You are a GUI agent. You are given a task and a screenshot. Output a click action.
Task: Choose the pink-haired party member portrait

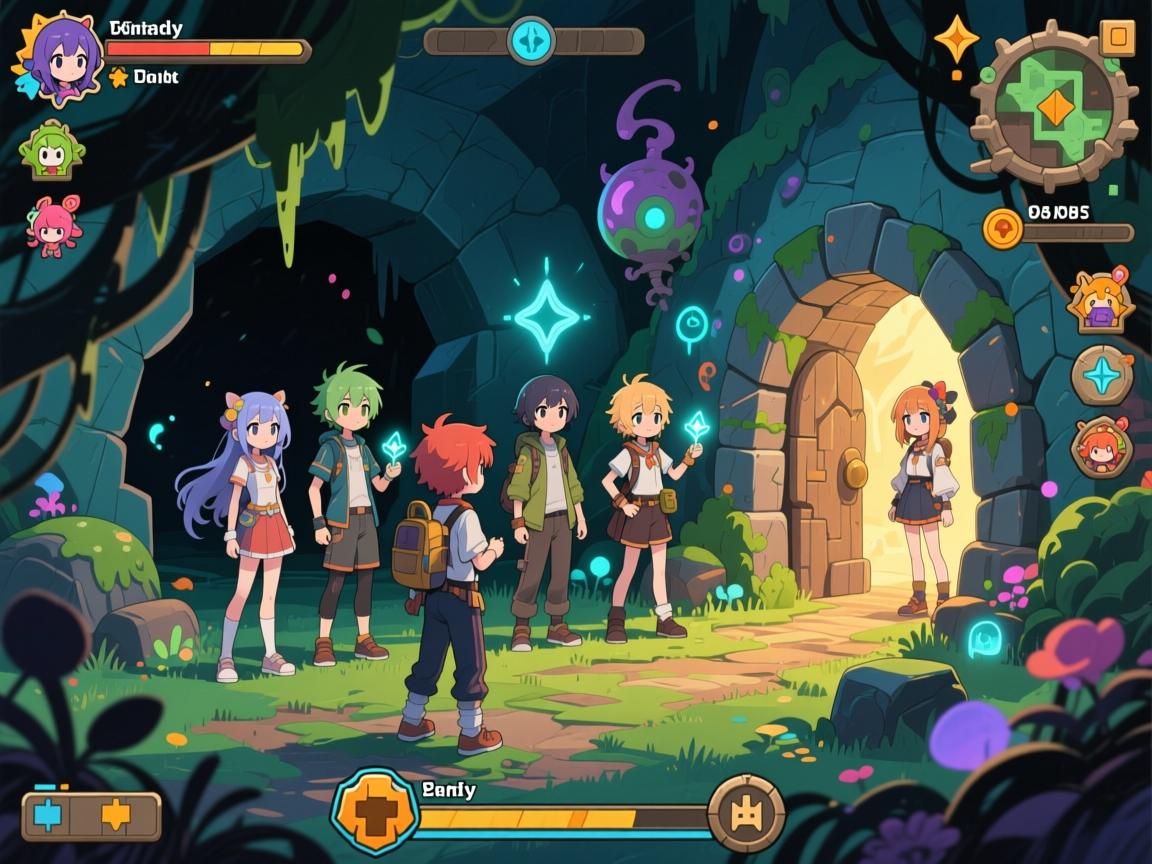tap(54, 224)
